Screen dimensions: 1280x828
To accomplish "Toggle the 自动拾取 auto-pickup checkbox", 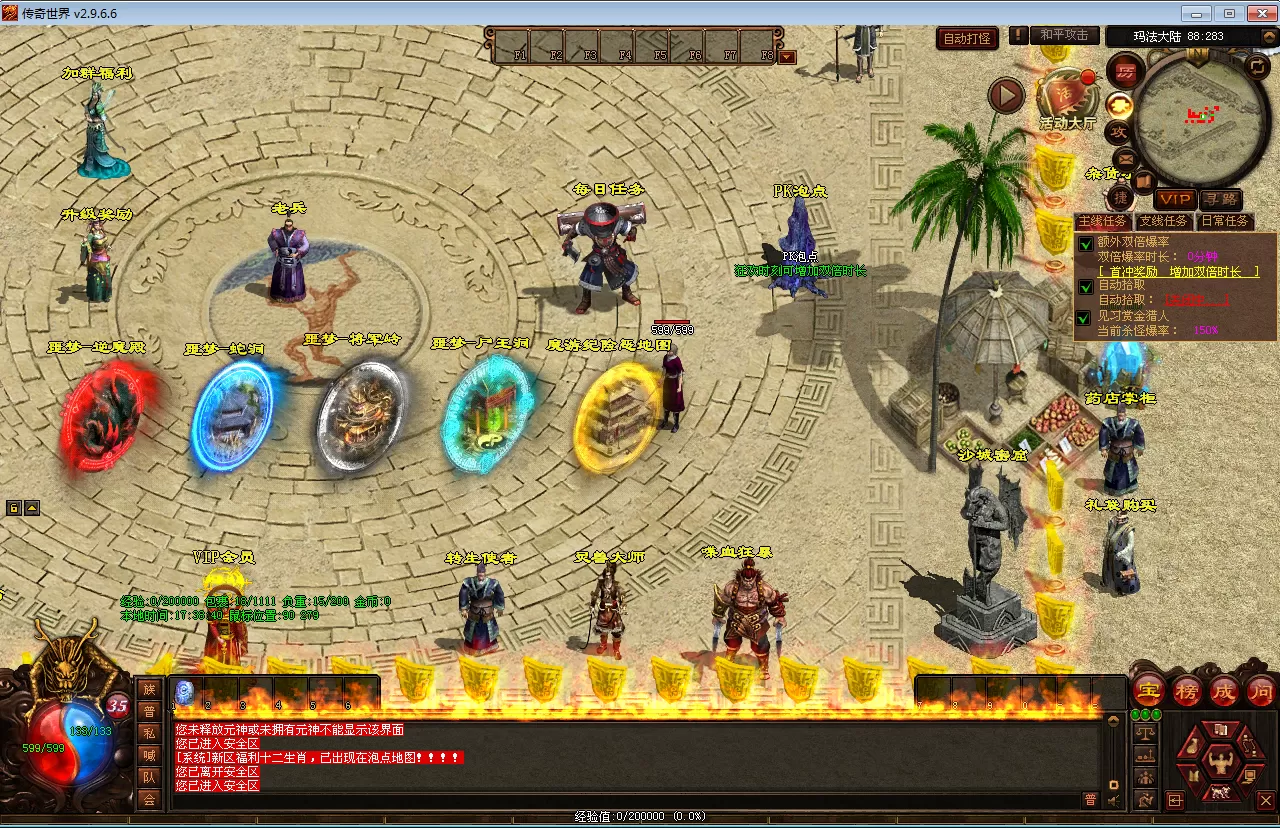I will (x=1086, y=287).
